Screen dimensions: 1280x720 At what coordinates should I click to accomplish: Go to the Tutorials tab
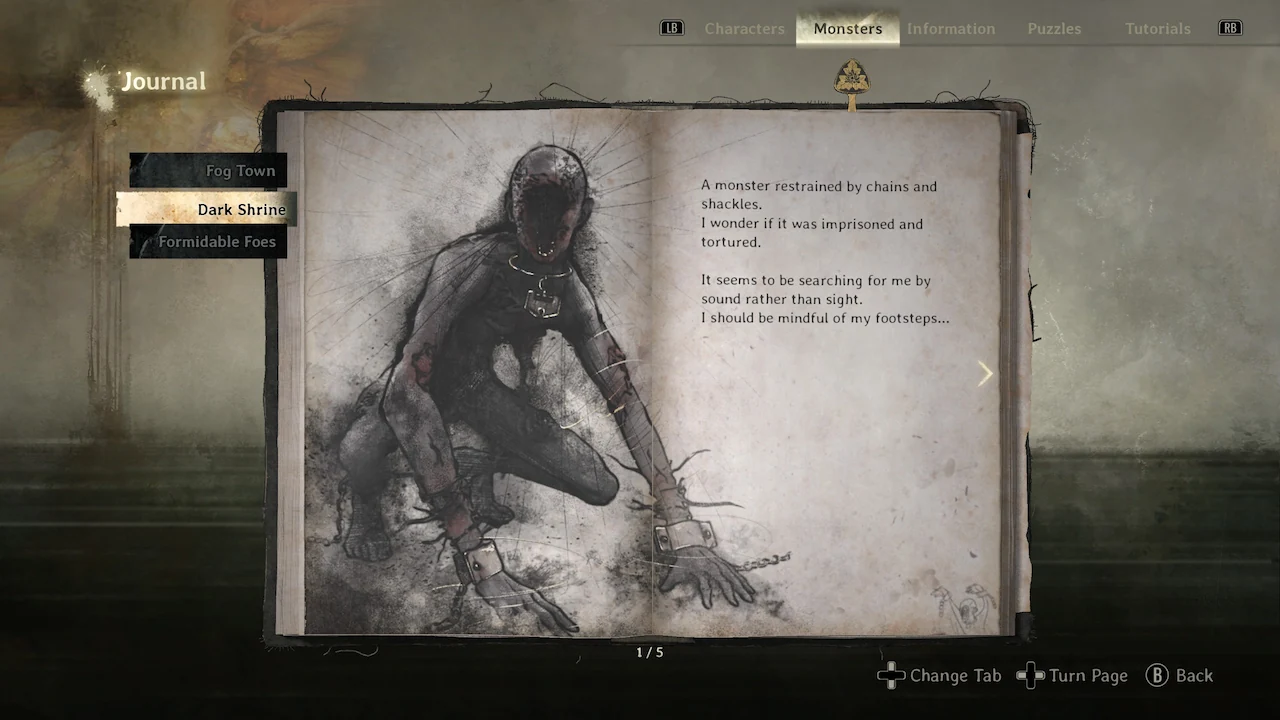tap(1157, 29)
